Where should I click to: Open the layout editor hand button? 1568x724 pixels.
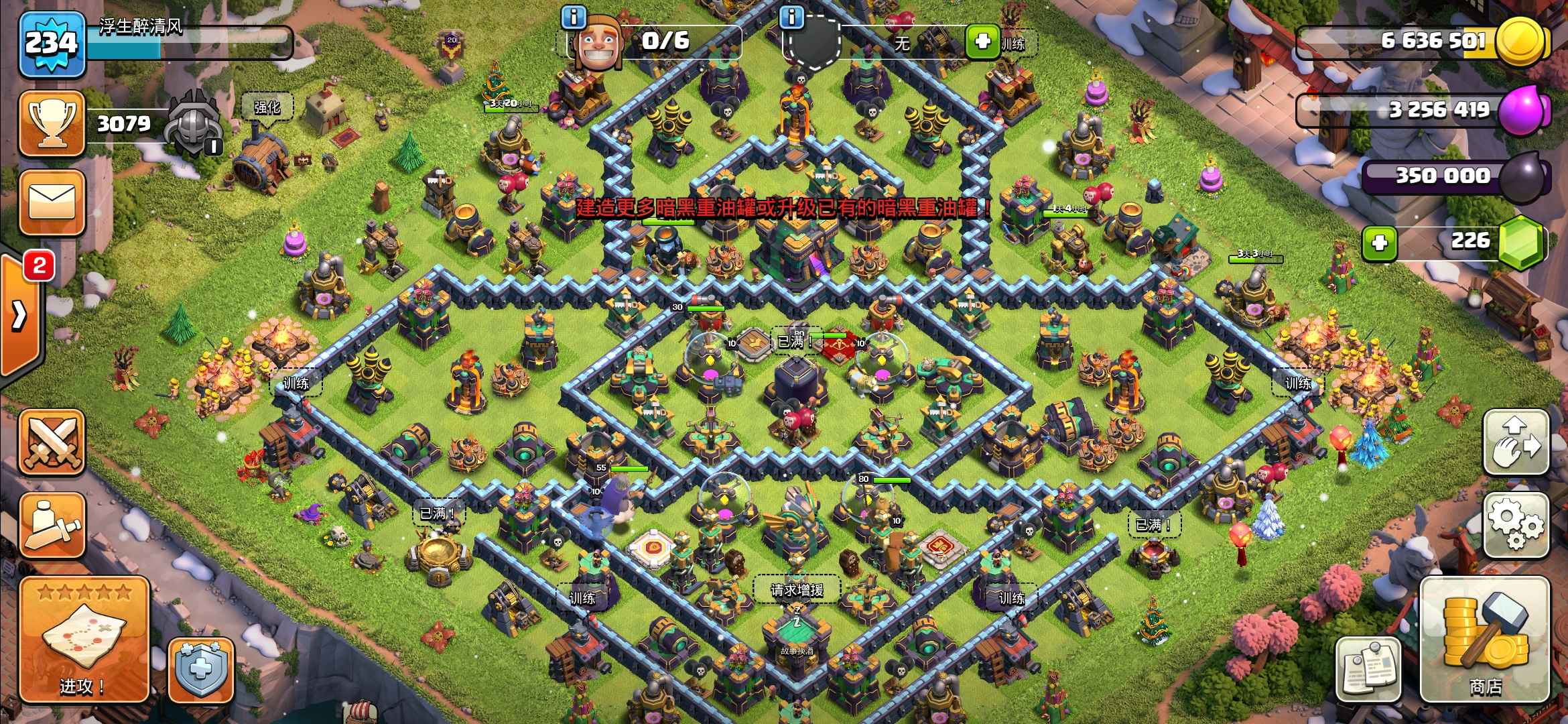click(x=1516, y=443)
